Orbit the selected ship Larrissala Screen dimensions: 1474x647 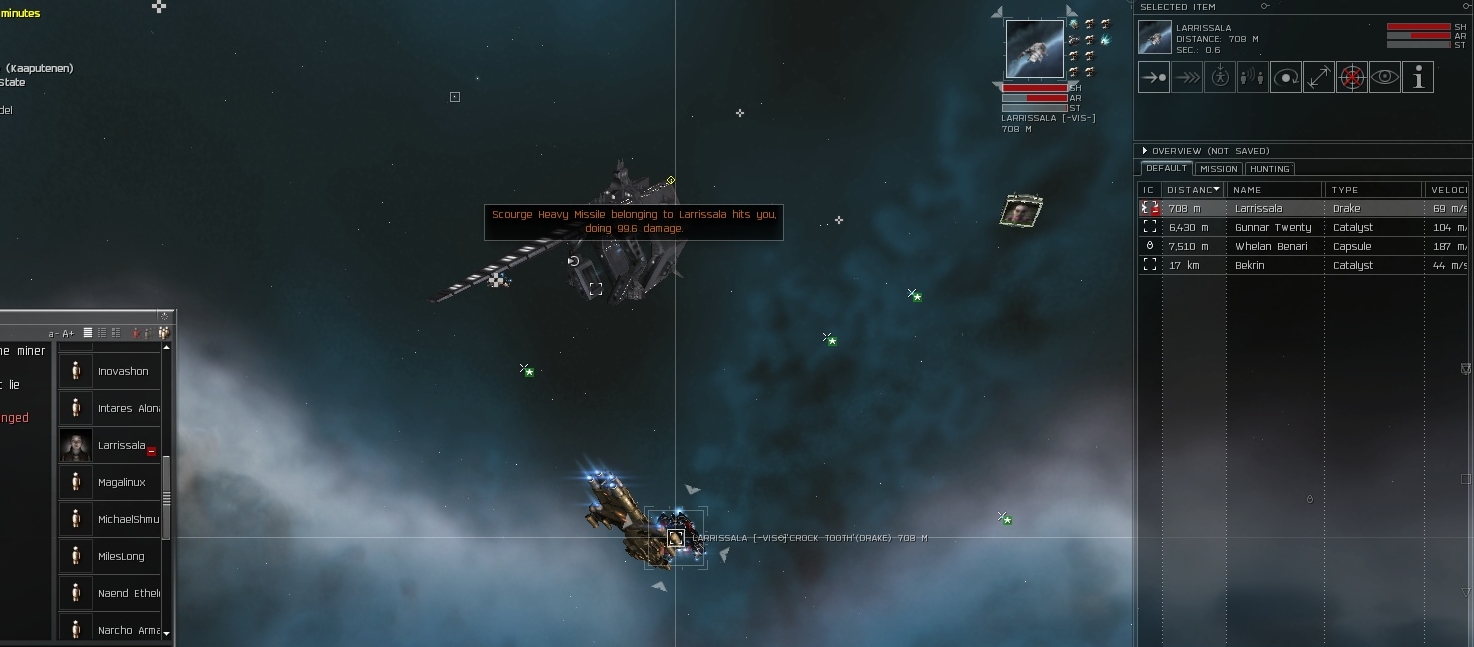(1286, 77)
